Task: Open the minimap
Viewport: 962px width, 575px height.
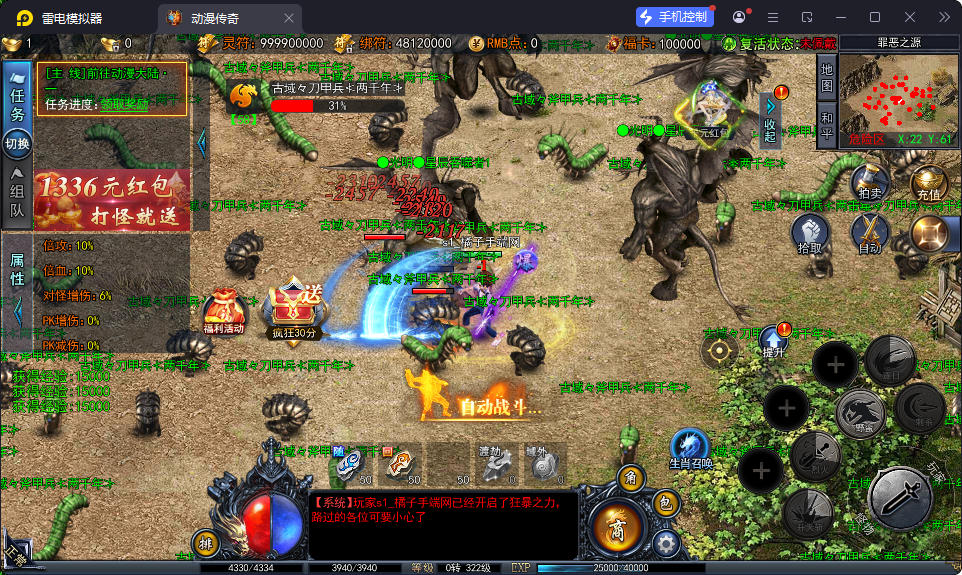Action: click(898, 99)
